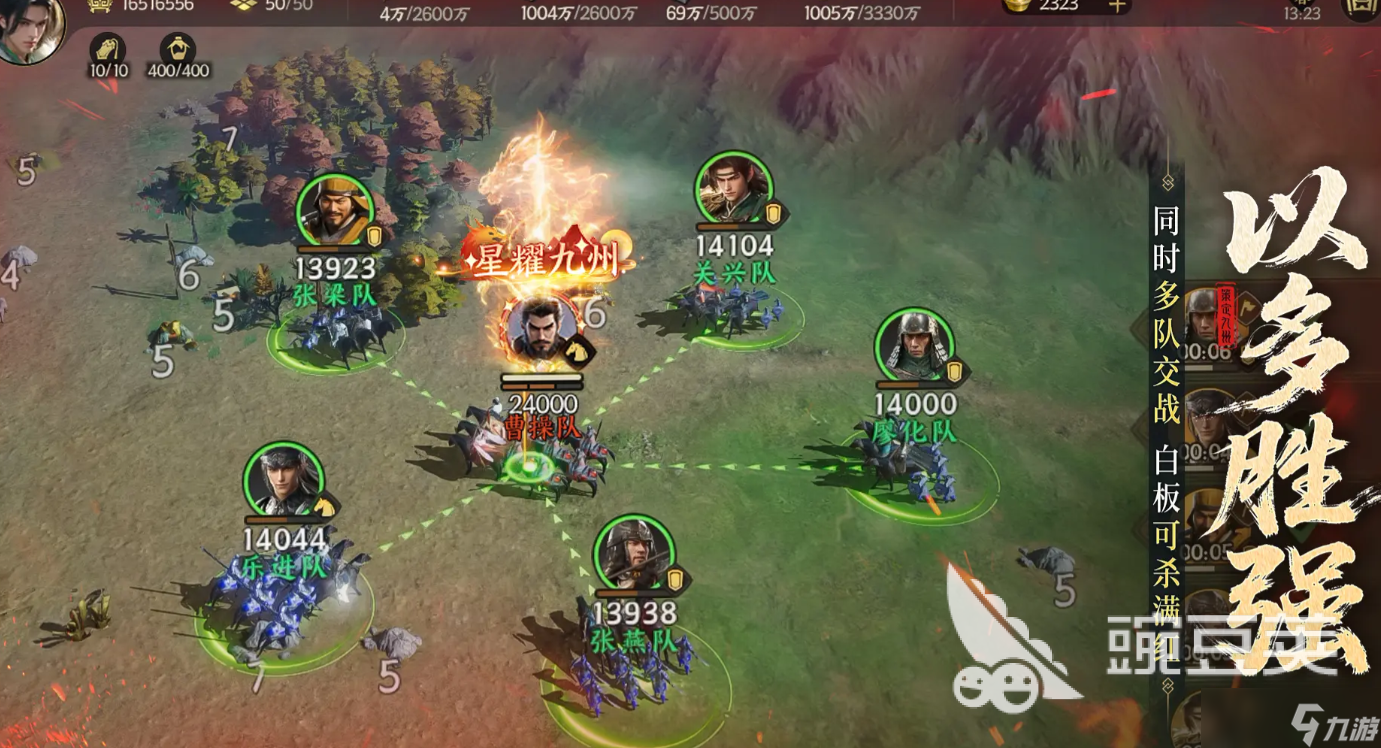
Task: Select the 曹操队 army portrait
Action: click(541, 331)
